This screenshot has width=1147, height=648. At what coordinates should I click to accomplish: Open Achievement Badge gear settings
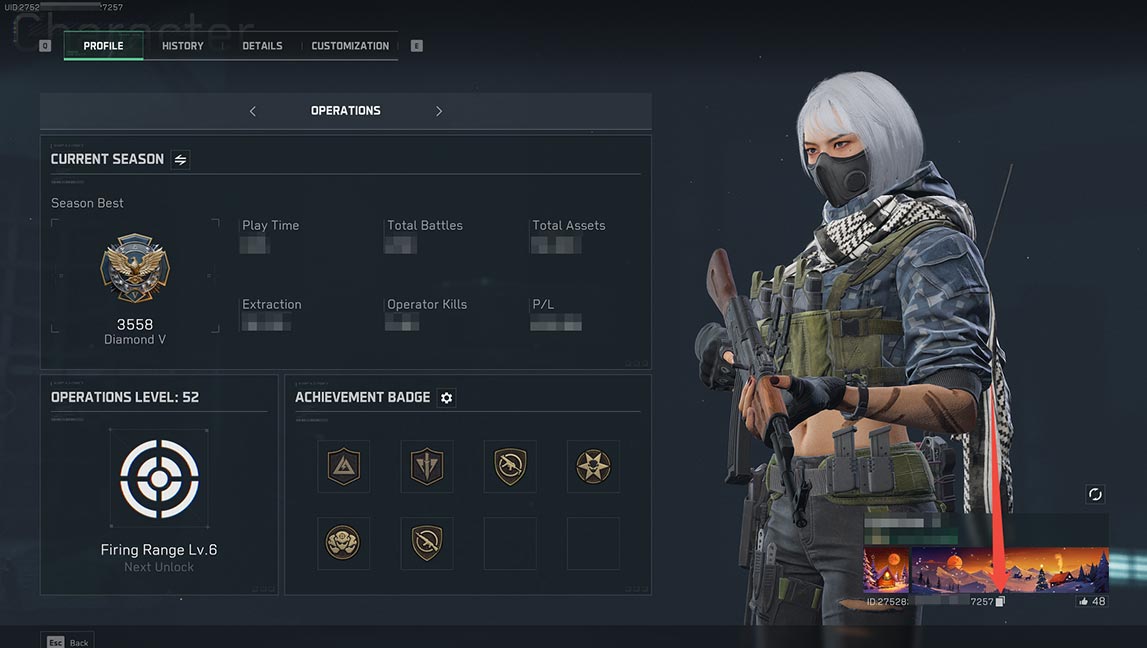tap(447, 398)
